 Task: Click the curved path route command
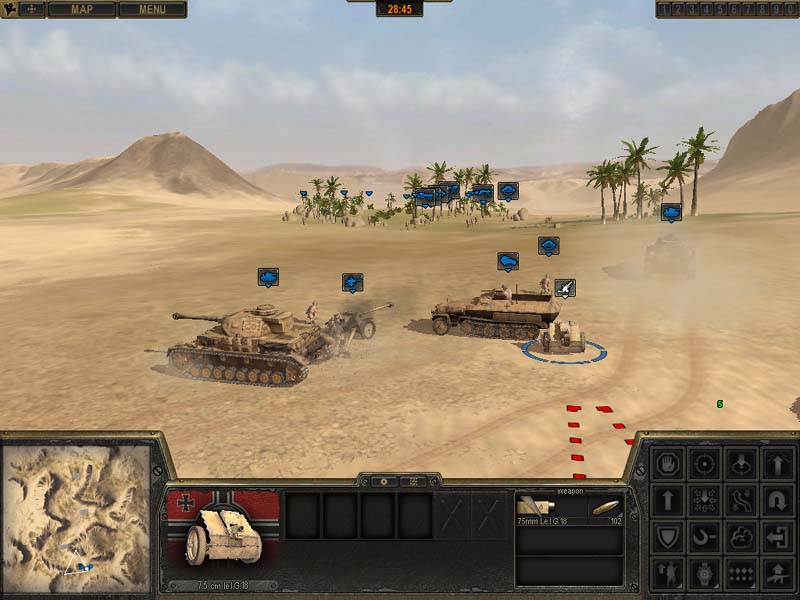pos(741,500)
